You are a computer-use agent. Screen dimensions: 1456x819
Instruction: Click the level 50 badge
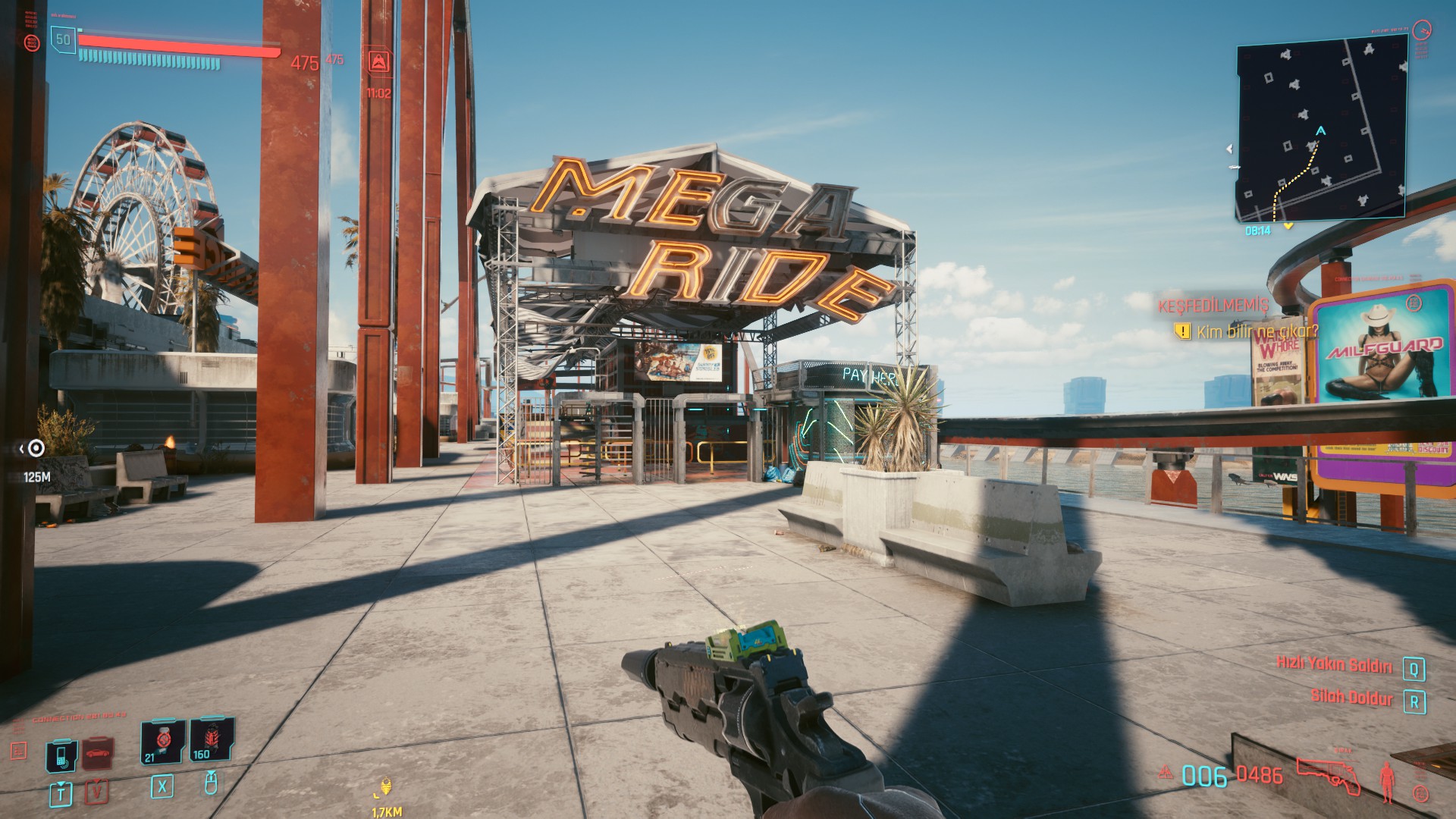(63, 39)
